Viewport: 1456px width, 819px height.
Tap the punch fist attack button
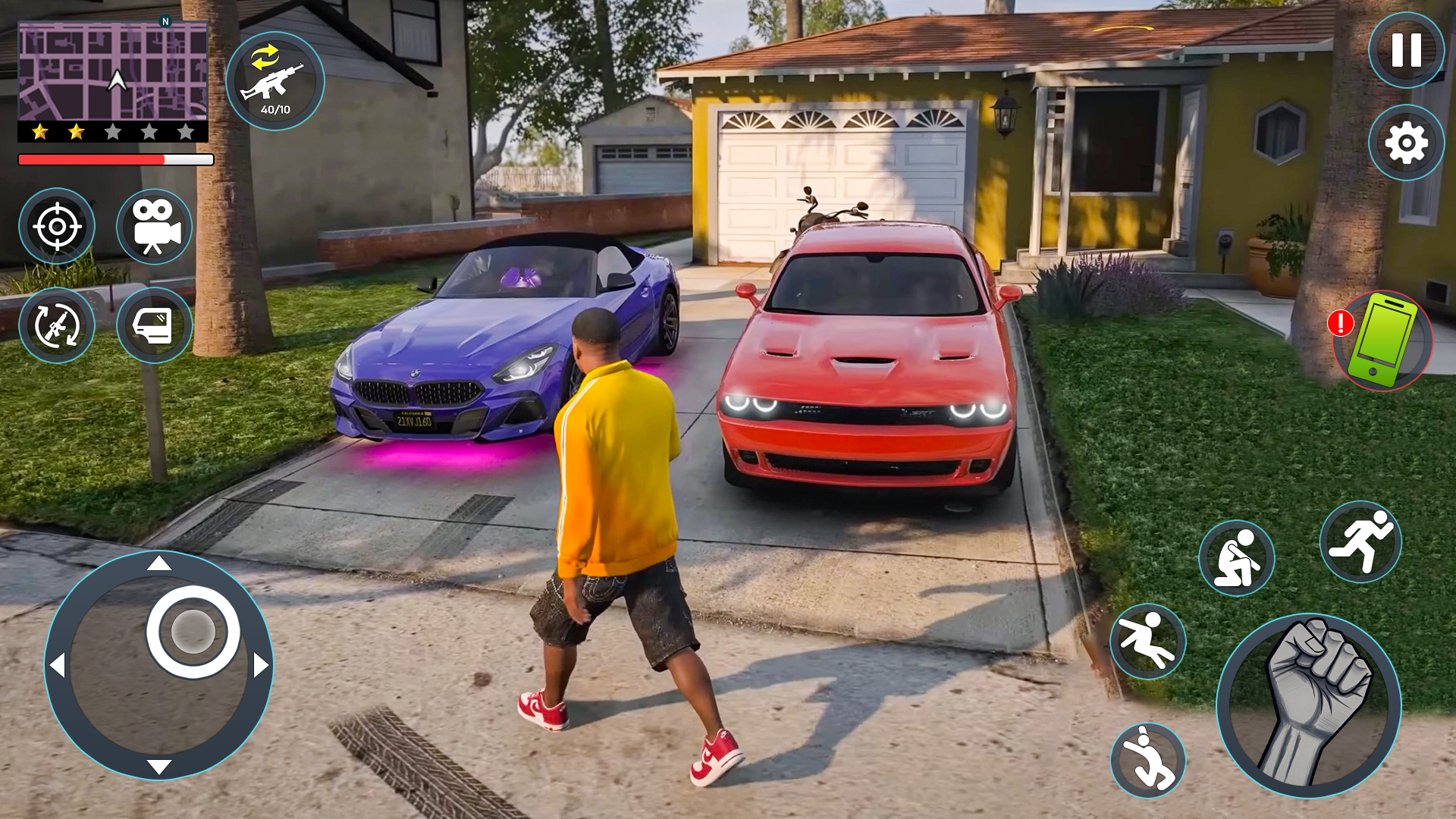(x=1309, y=705)
